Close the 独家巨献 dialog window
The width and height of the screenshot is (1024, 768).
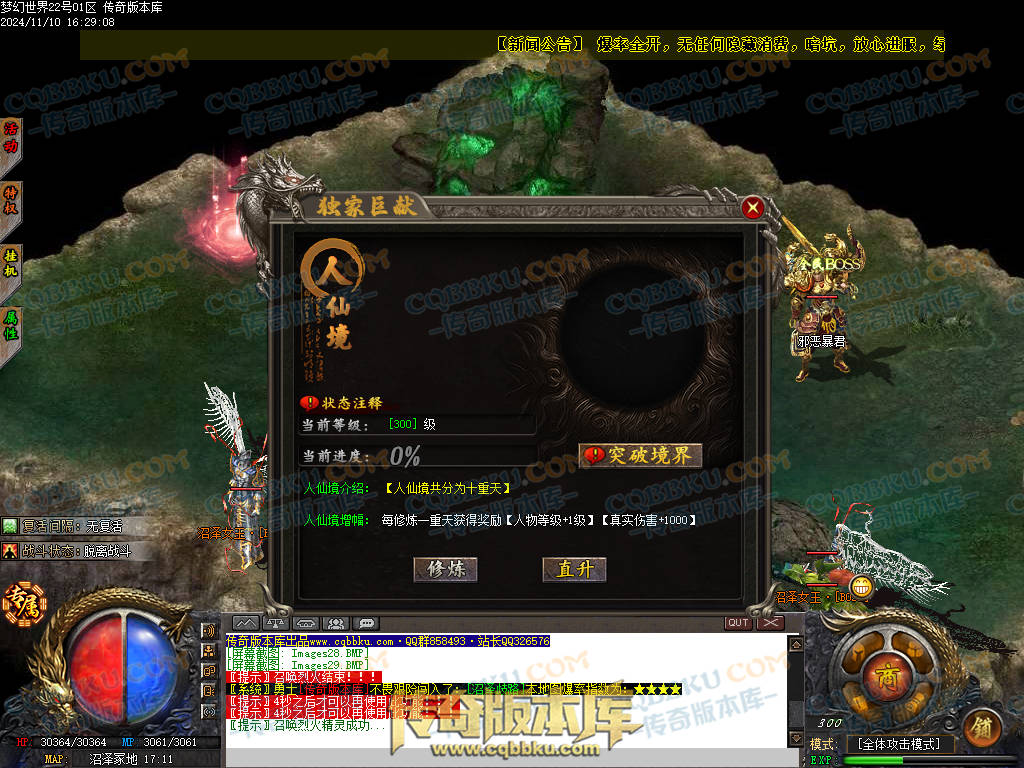pyautogui.click(x=753, y=208)
